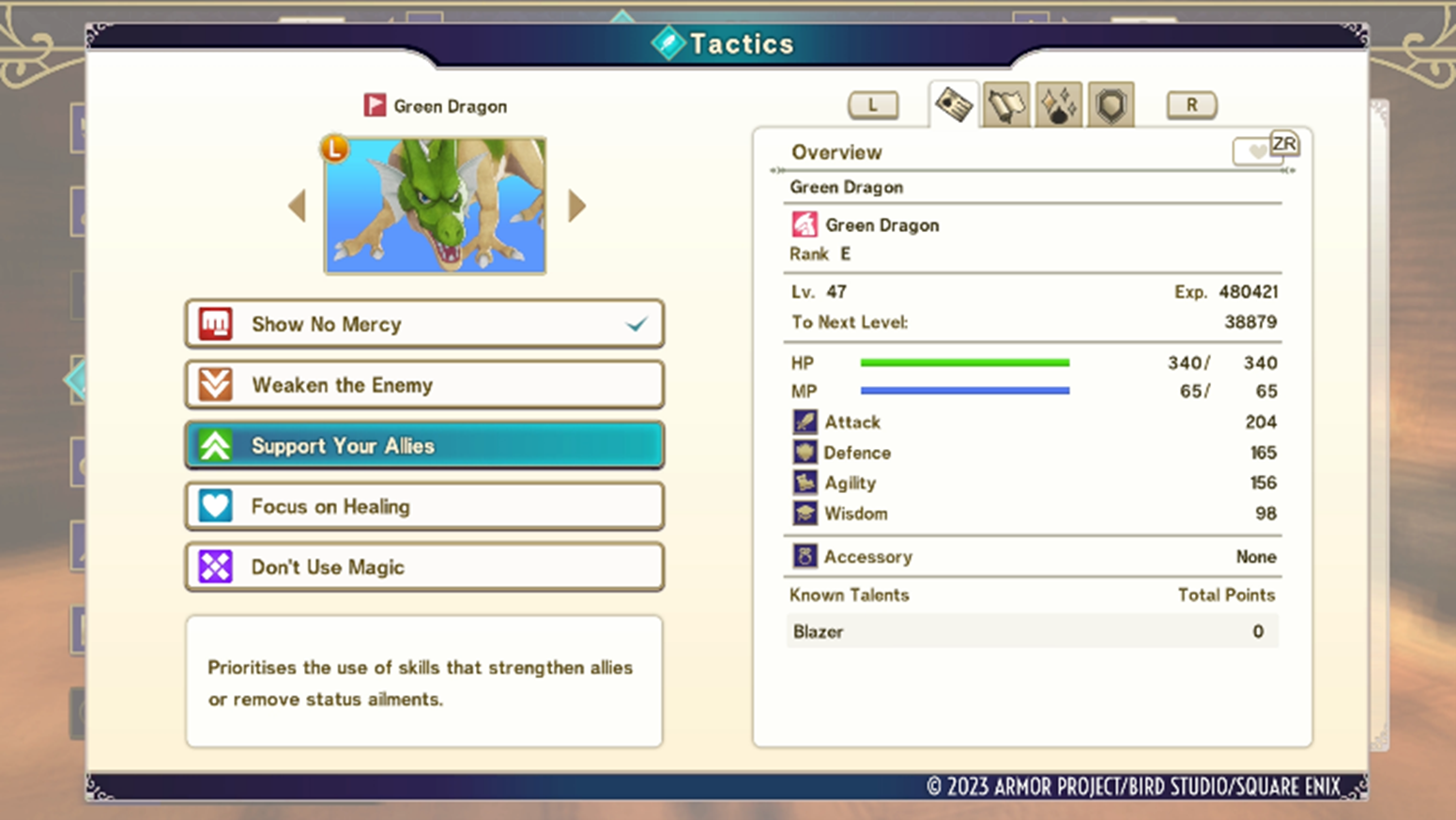Viewport: 1456px width, 820px height.
Task: Toggle the heart favourite button
Action: pyautogui.click(x=1258, y=151)
